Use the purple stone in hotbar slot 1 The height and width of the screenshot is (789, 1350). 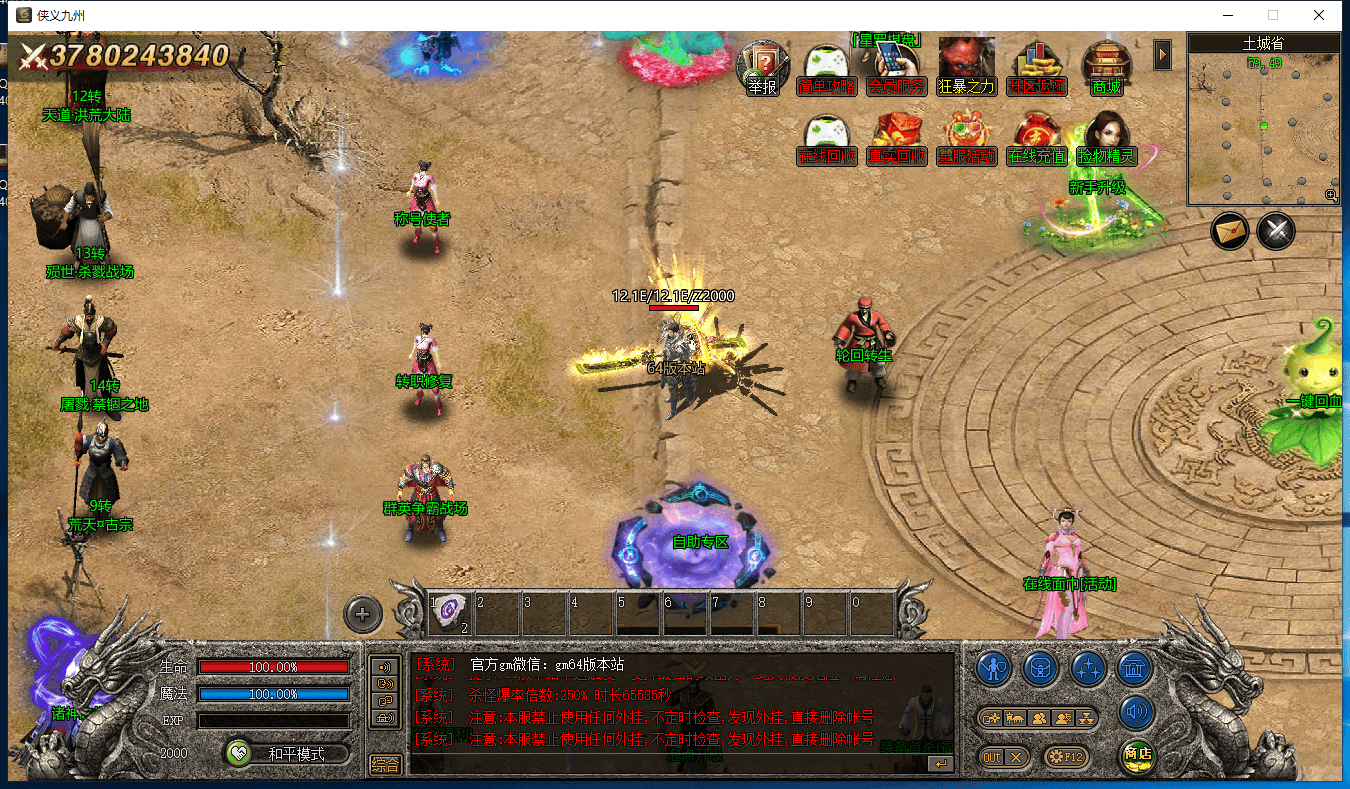pyautogui.click(x=450, y=610)
